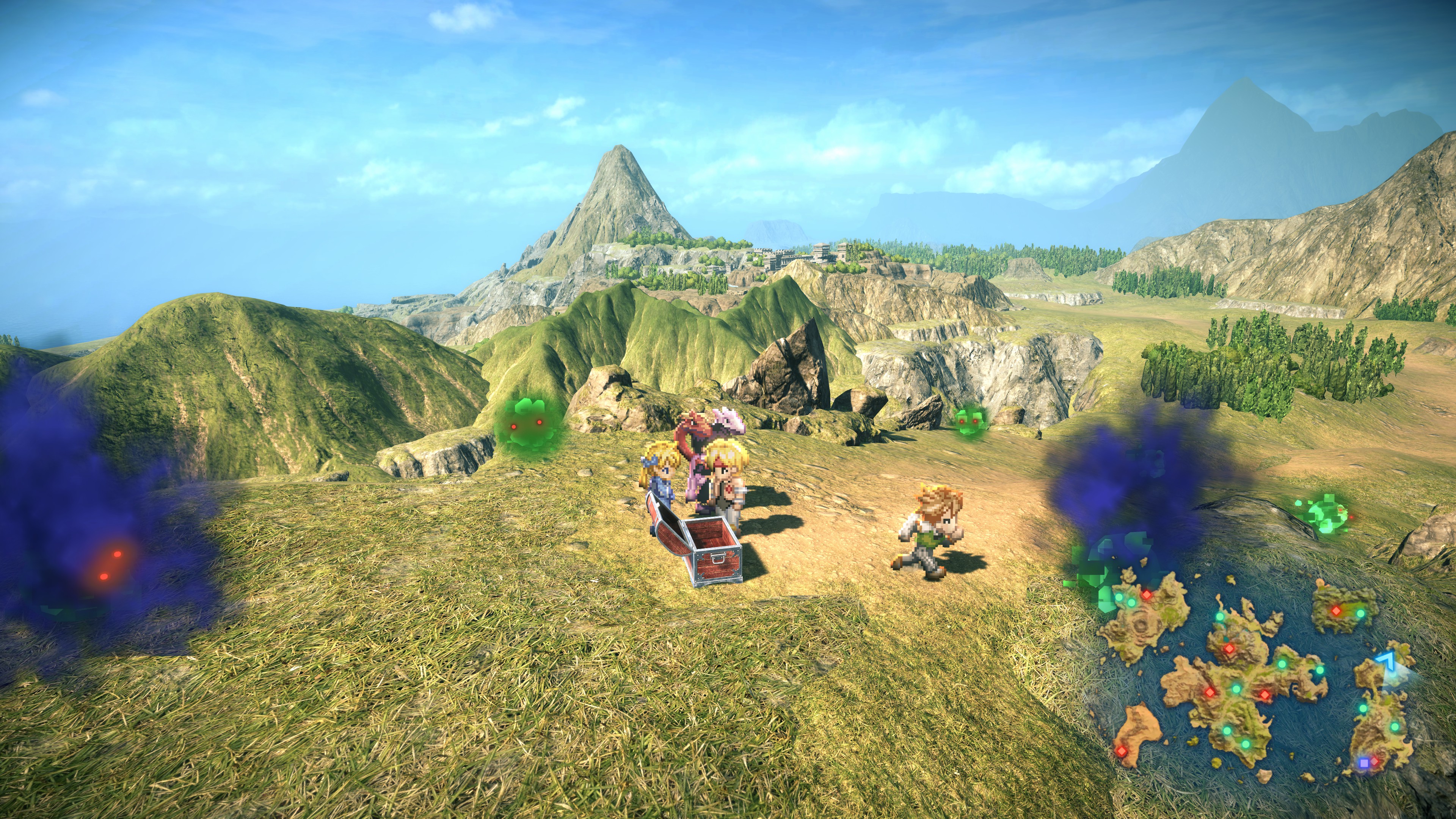1456x819 pixels.
Task: Select the red diamond on the orange desert island
Action: 1122,751
